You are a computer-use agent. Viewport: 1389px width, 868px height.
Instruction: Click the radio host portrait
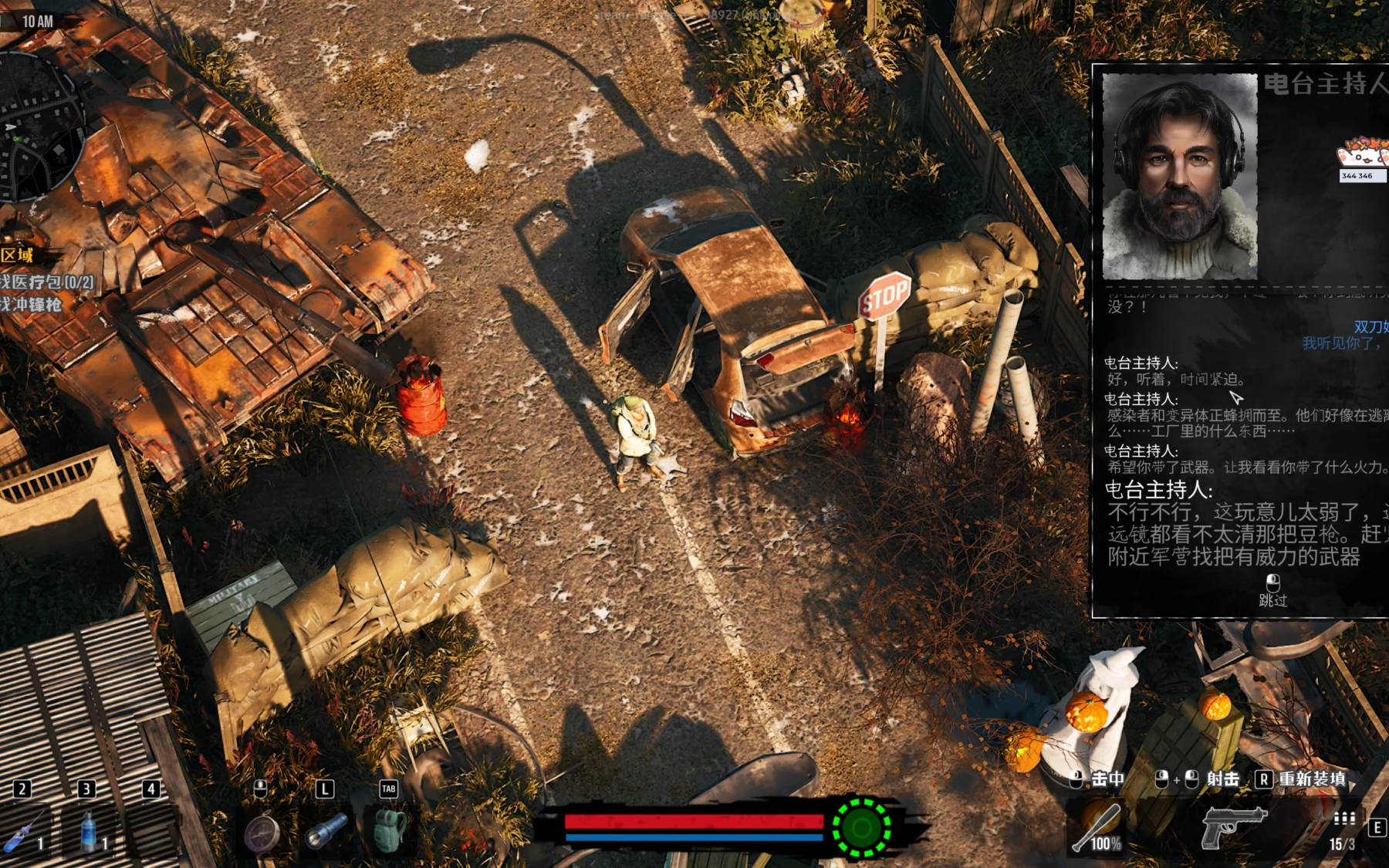pyautogui.click(x=1179, y=177)
